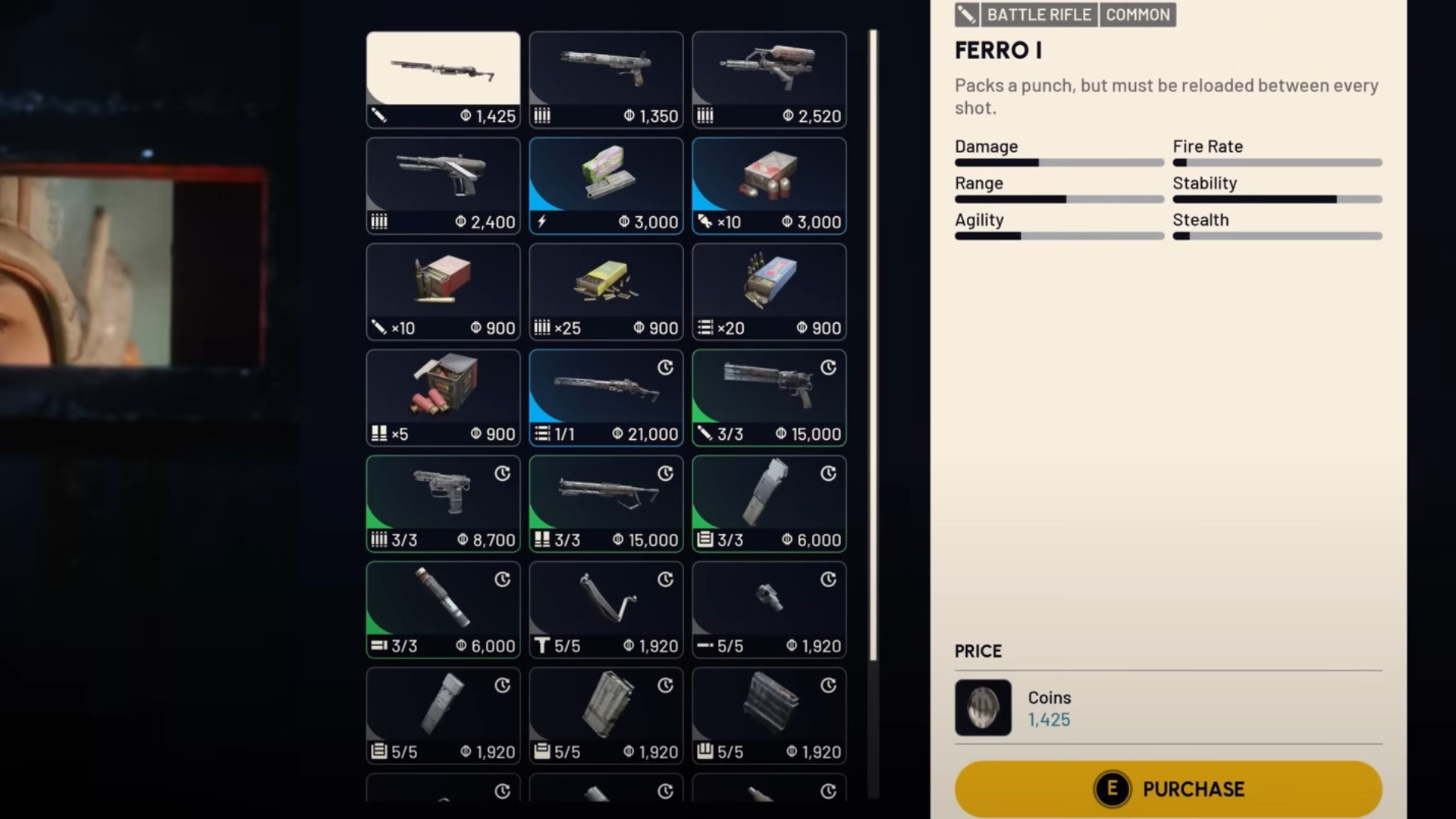This screenshot has height=819, width=1456.
Task: Click the lightning icon on the 3,000-coin item
Action: point(541,221)
